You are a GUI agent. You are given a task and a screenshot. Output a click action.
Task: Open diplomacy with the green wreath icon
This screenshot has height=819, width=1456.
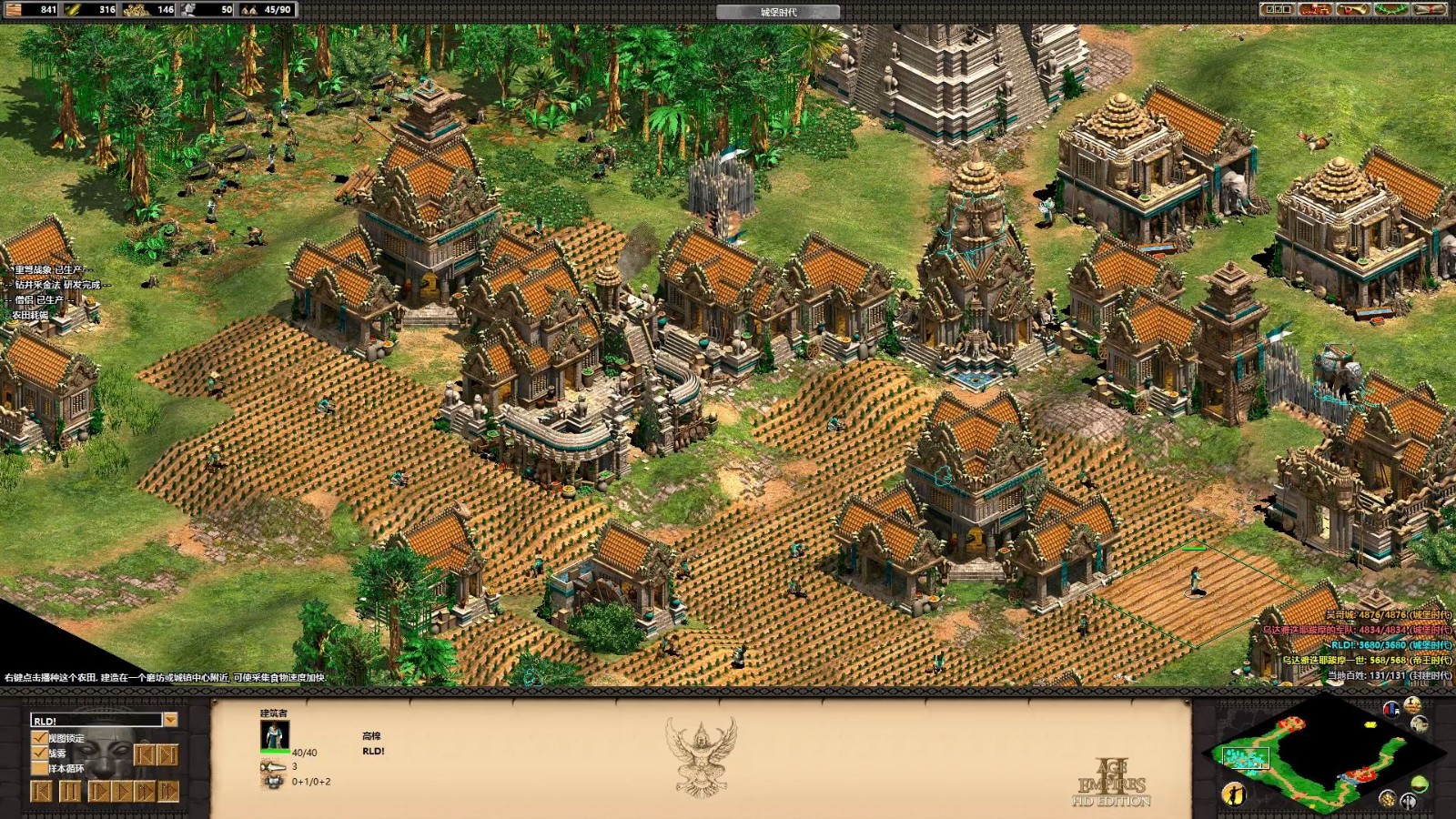coord(1390,9)
